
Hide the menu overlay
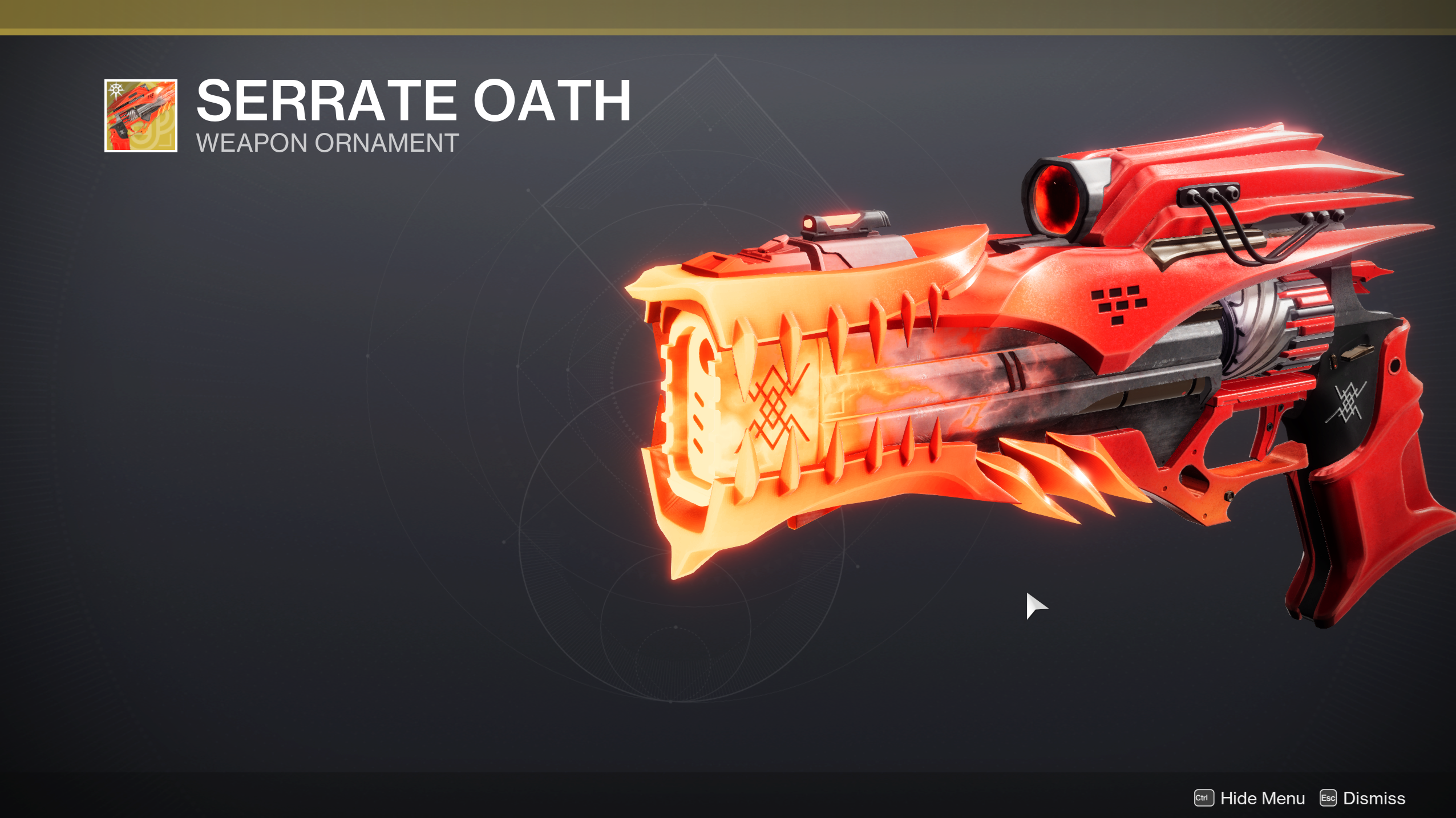pos(1249,798)
